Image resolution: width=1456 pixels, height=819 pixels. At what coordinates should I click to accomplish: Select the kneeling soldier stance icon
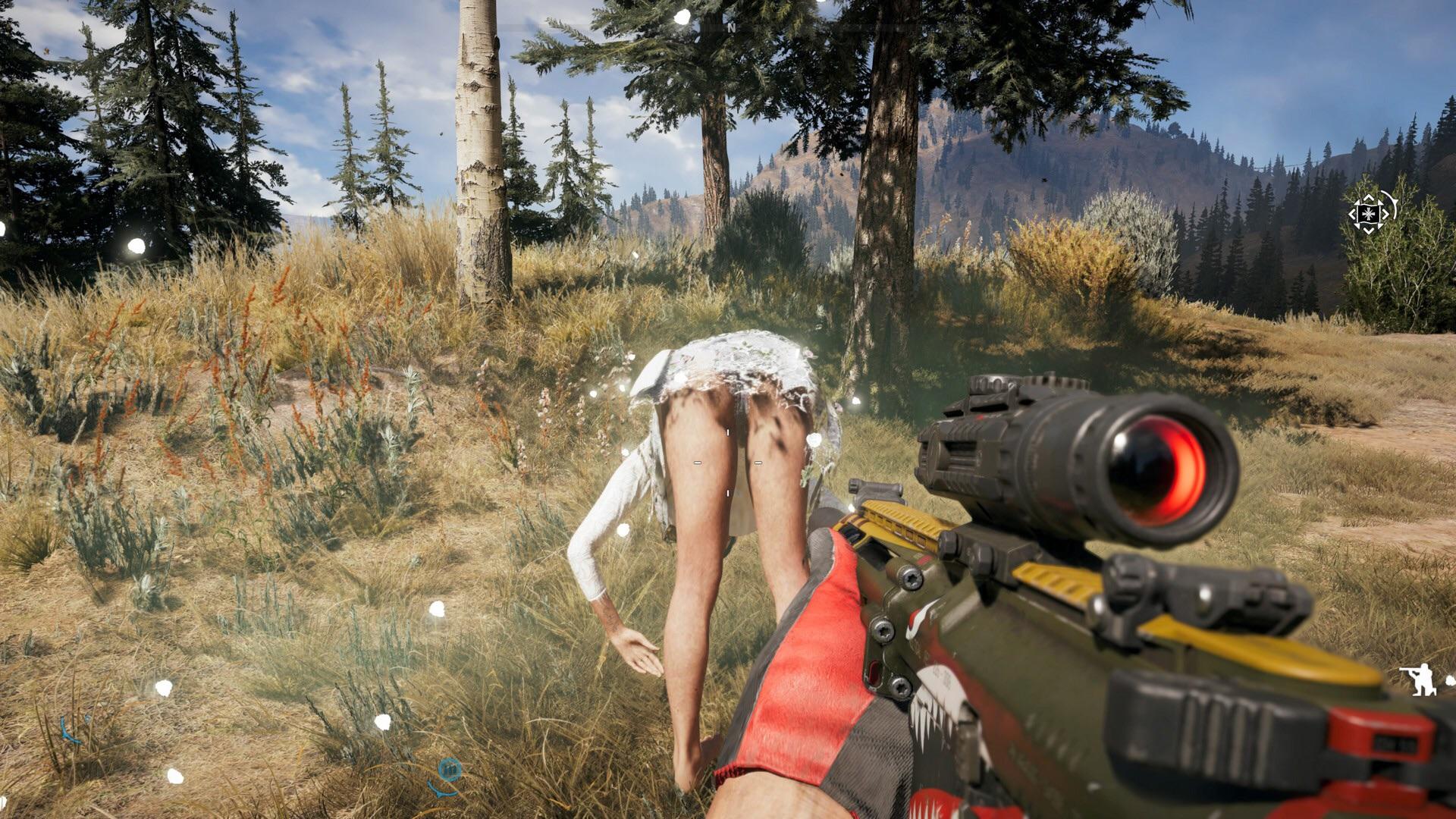click(1417, 679)
